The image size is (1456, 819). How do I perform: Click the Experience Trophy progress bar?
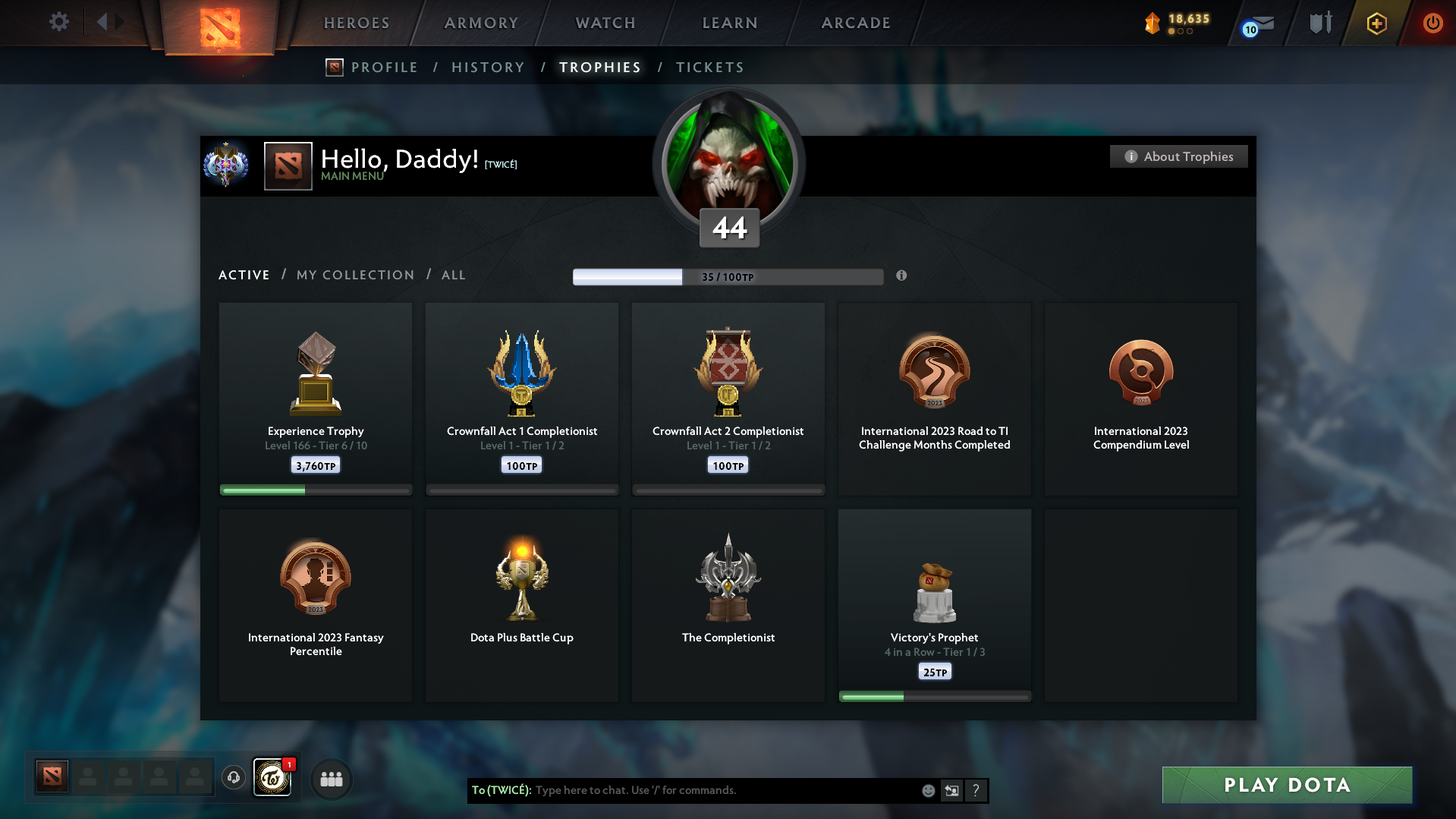pyautogui.click(x=315, y=490)
